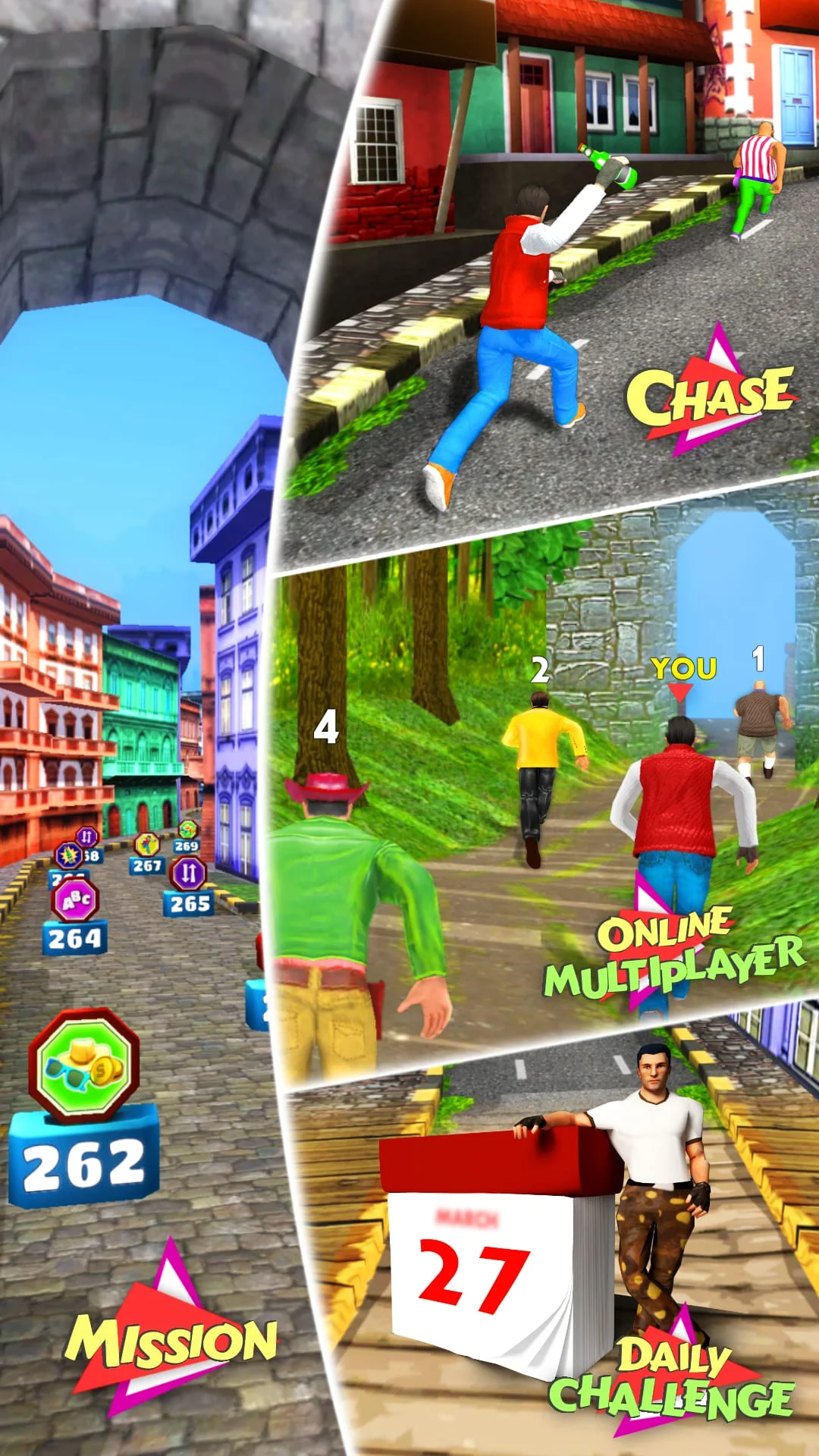Image resolution: width=819 pixels, height=1456 pixels.
Task: Pick mission level 269 marker
Action: (187, 837)
